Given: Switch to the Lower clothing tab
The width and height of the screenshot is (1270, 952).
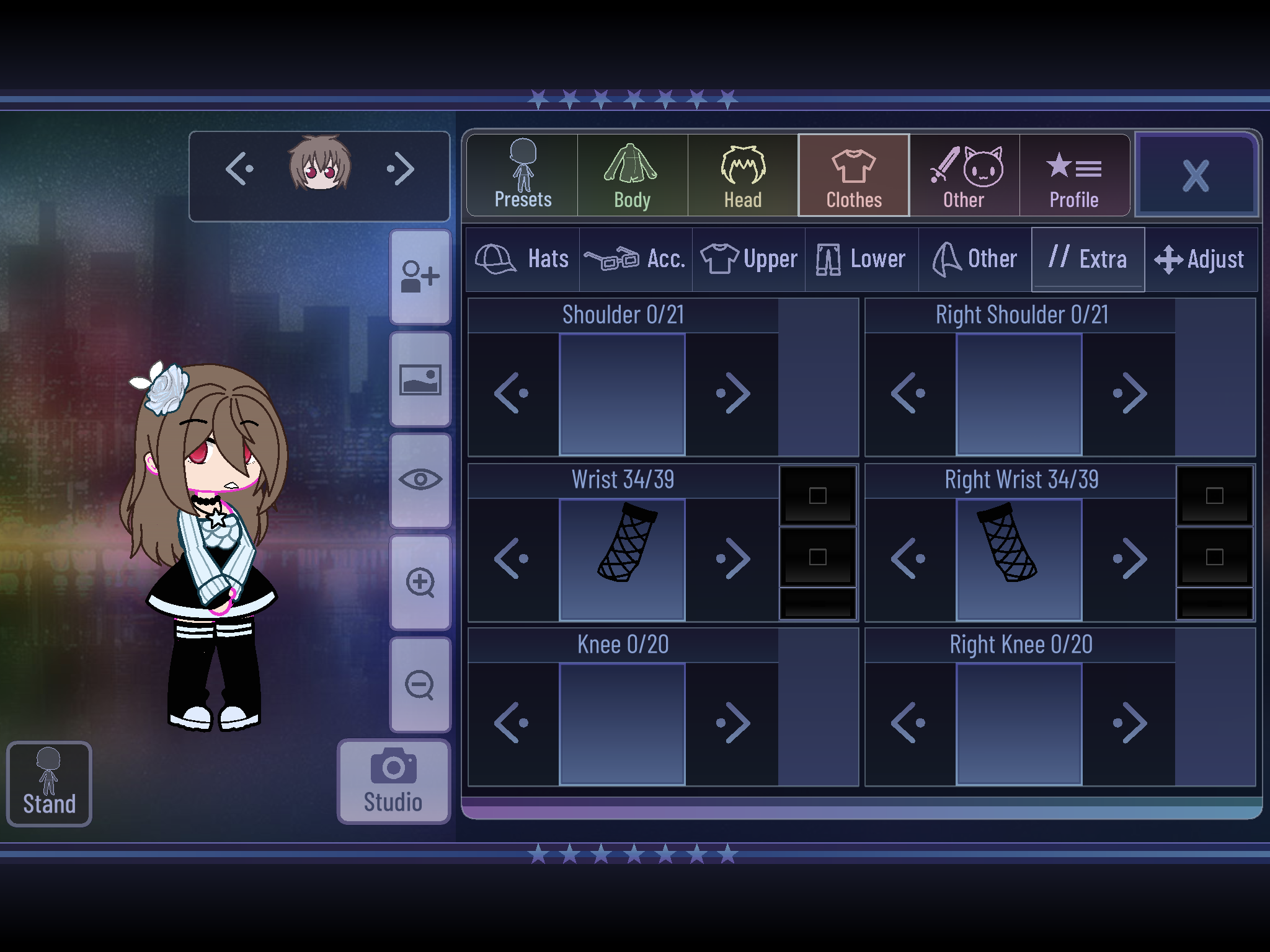Looking at the screenshot, I should [x=861, y=258].
